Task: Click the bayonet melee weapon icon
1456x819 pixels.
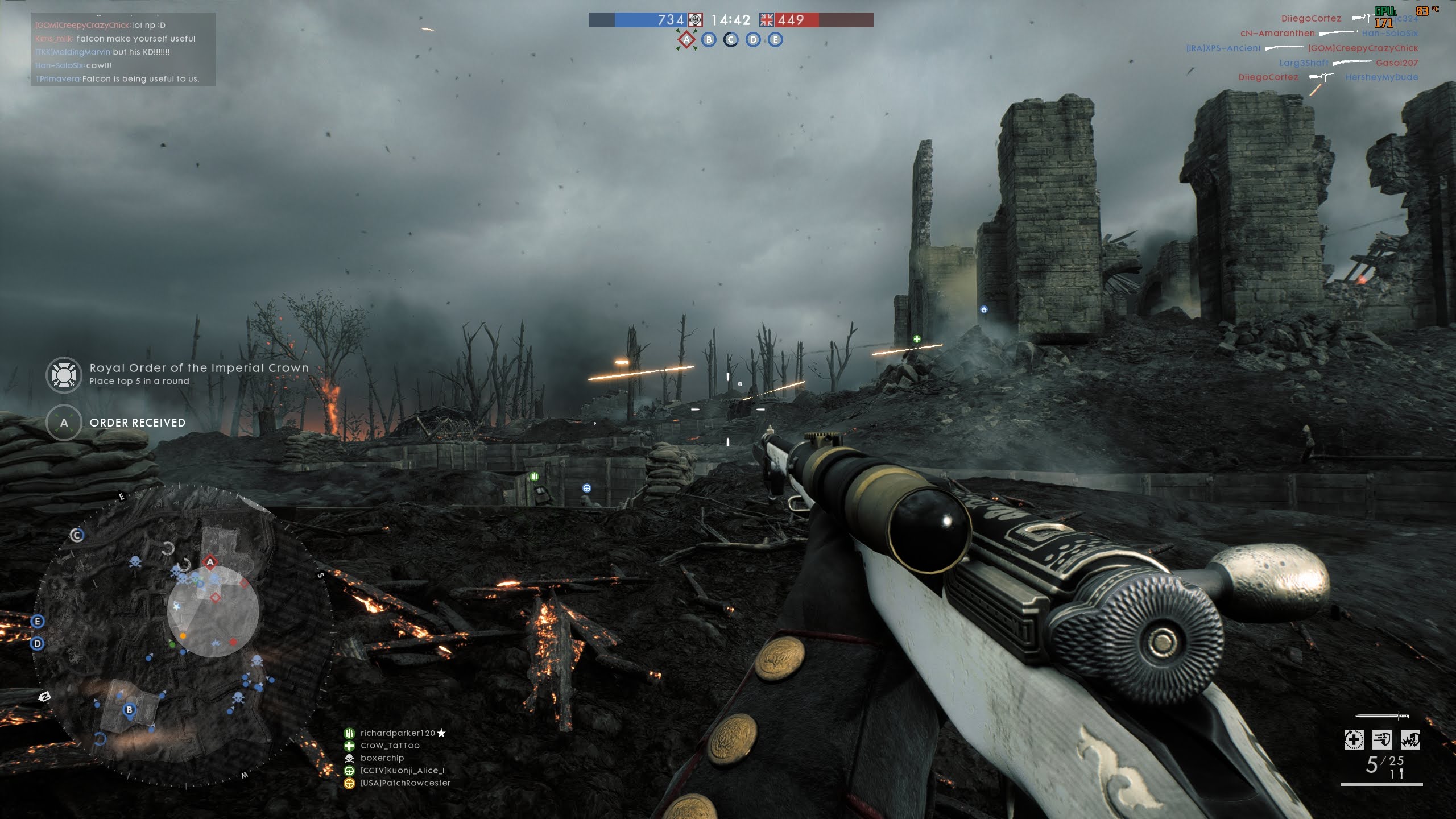Action: tap(1381, 715)
